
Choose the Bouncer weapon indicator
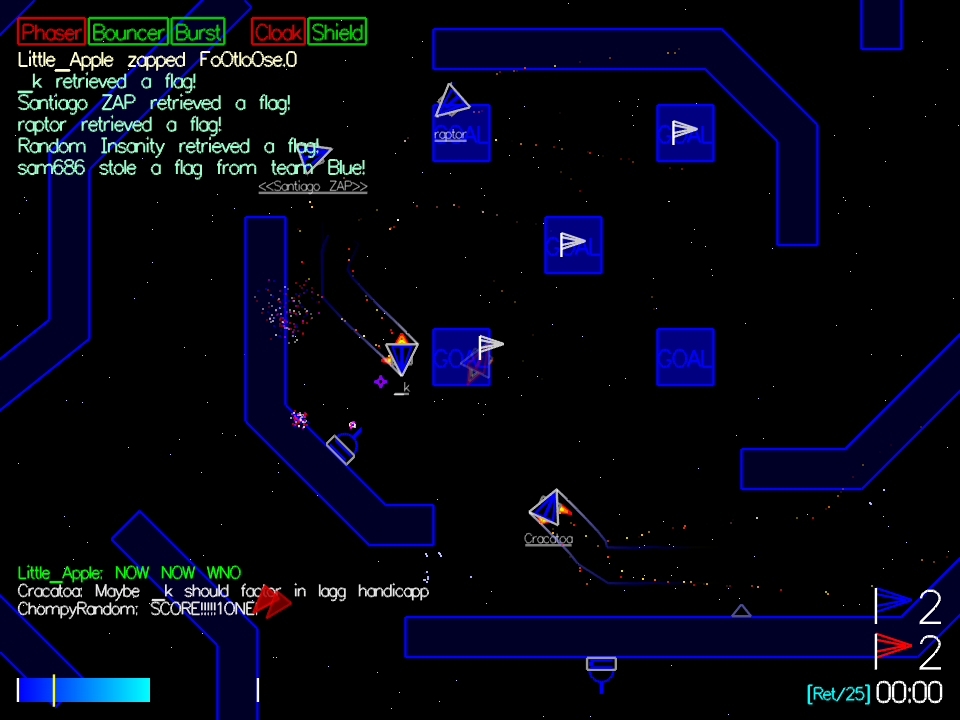(x=128, y=32)
